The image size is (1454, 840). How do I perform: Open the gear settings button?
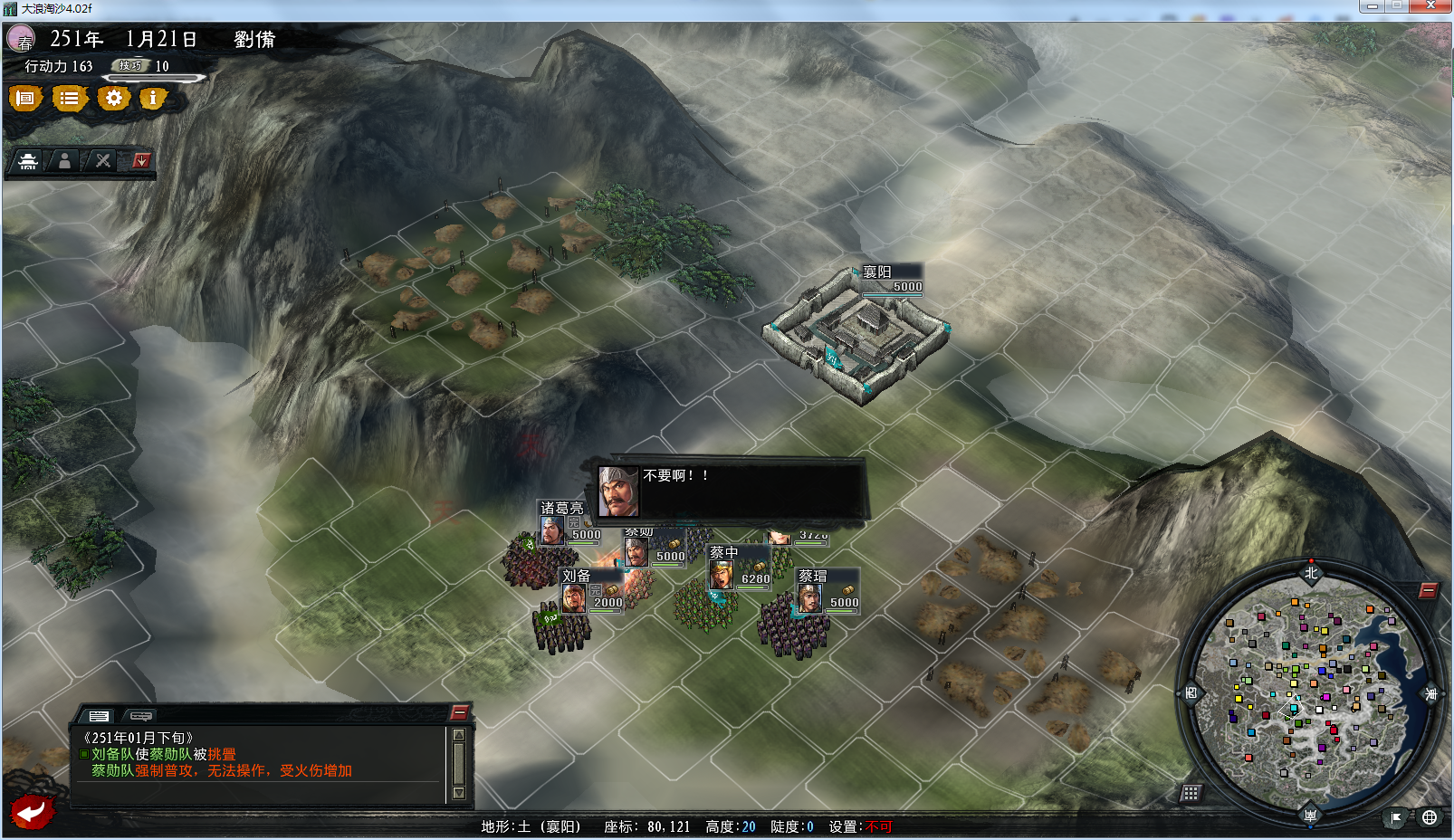pyautogui.click(x=113, y=98)
